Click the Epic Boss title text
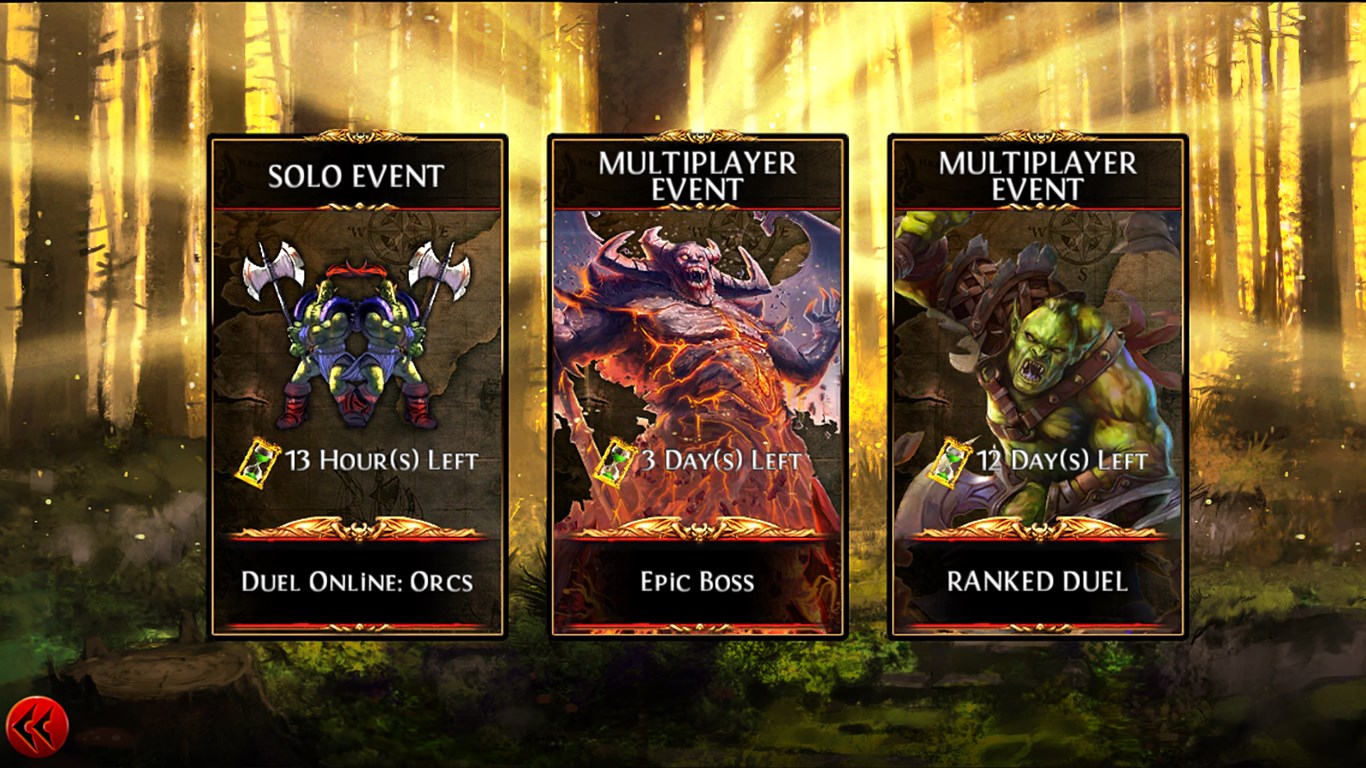1366x768 pixels. (x=697, y=581)
